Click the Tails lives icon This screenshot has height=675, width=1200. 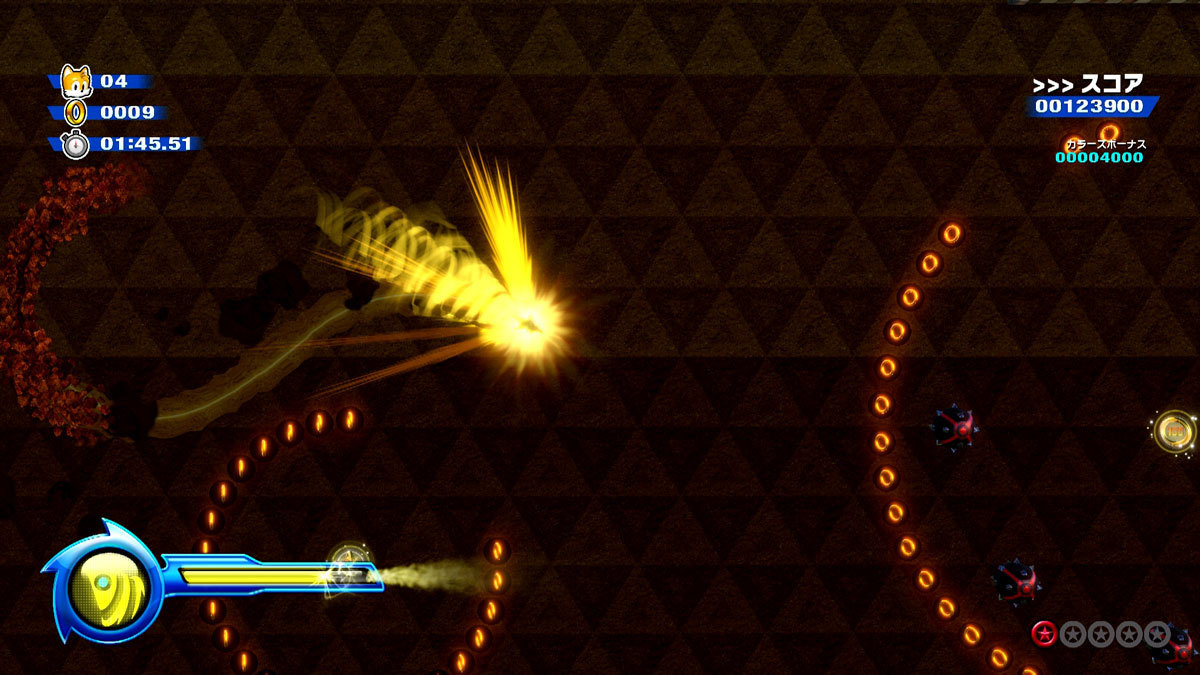pos(76,80)
